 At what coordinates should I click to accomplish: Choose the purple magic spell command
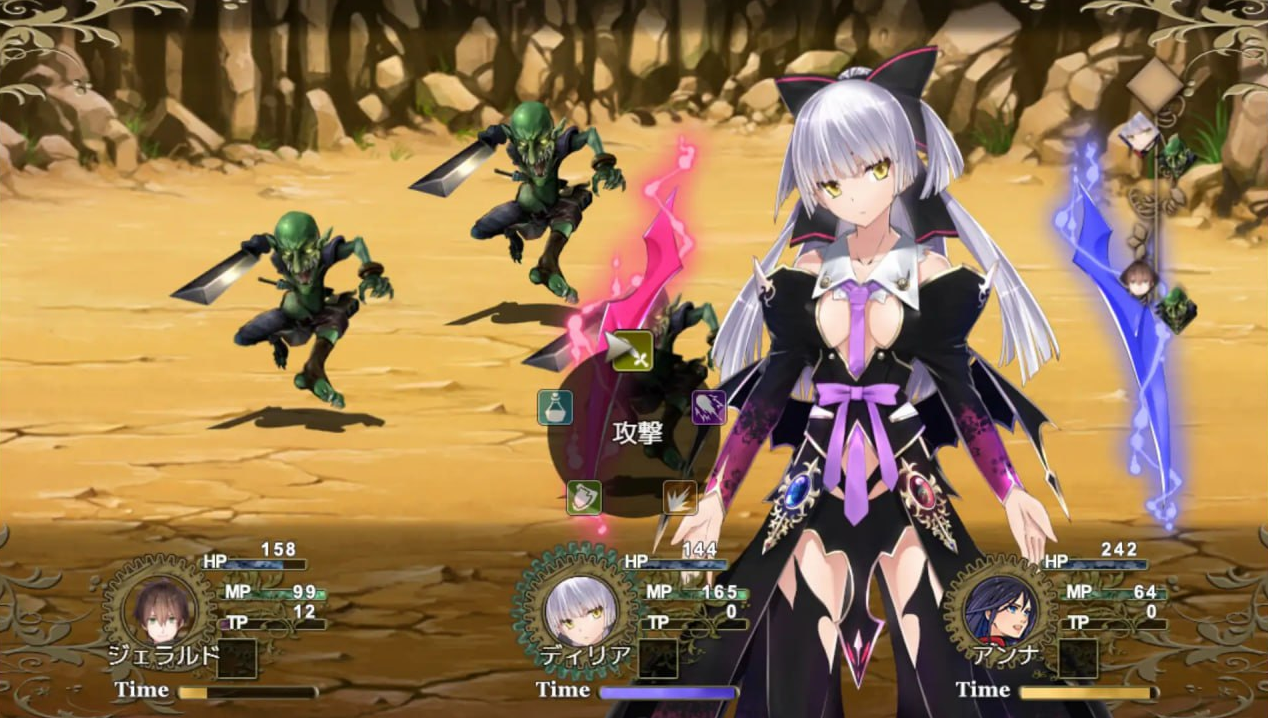pos(708,407)
